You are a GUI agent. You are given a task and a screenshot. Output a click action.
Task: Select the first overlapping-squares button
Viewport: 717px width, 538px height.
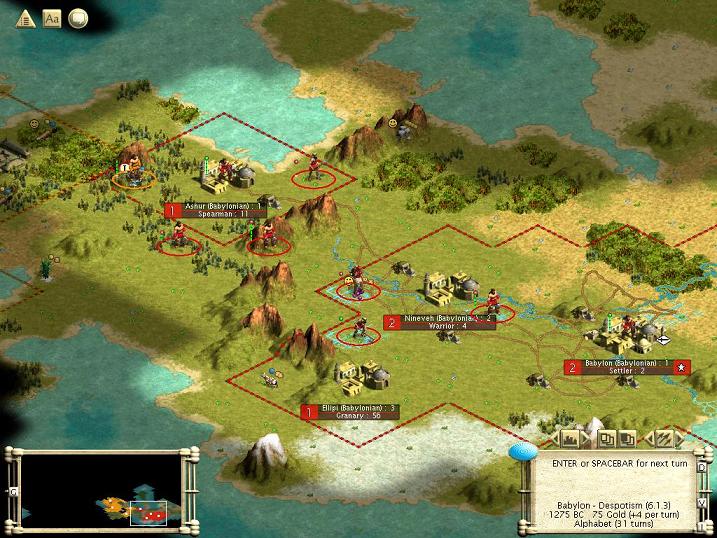point(607,438)
